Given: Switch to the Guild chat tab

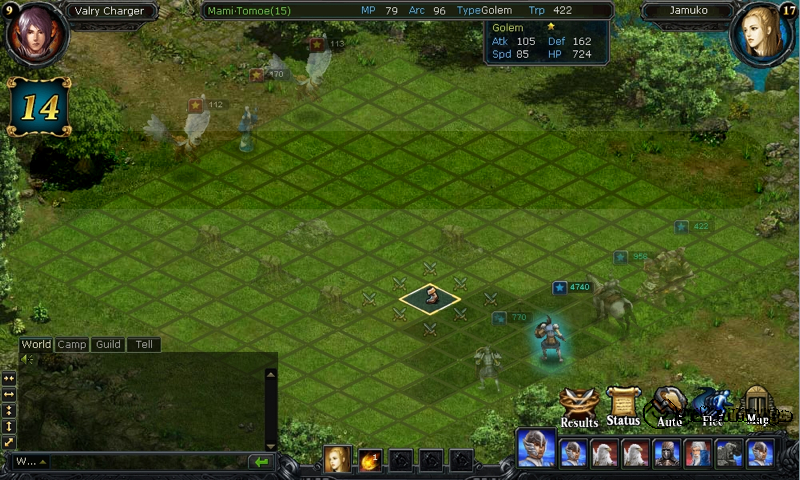Looking at the screenshot, I should [x=108, y=345].
